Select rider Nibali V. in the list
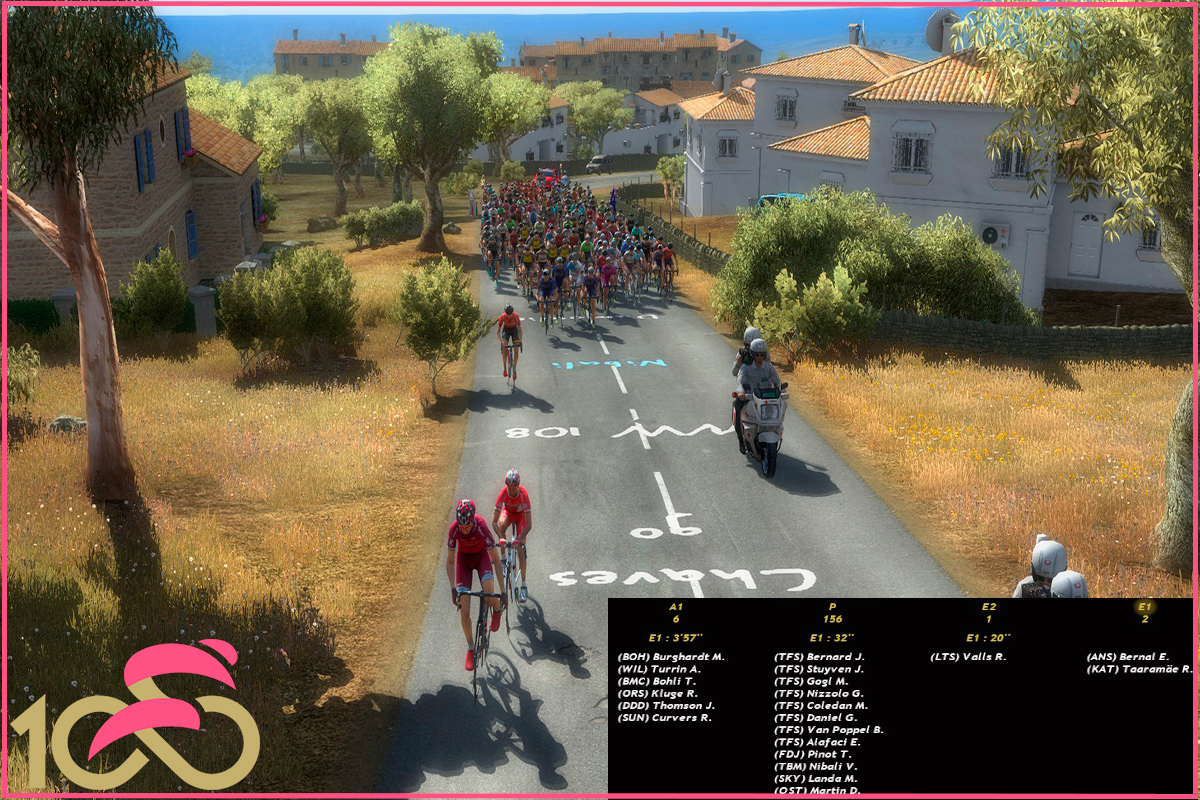Screen dimensions: 1200x800 pyautogui.click(x=815, y=766)
